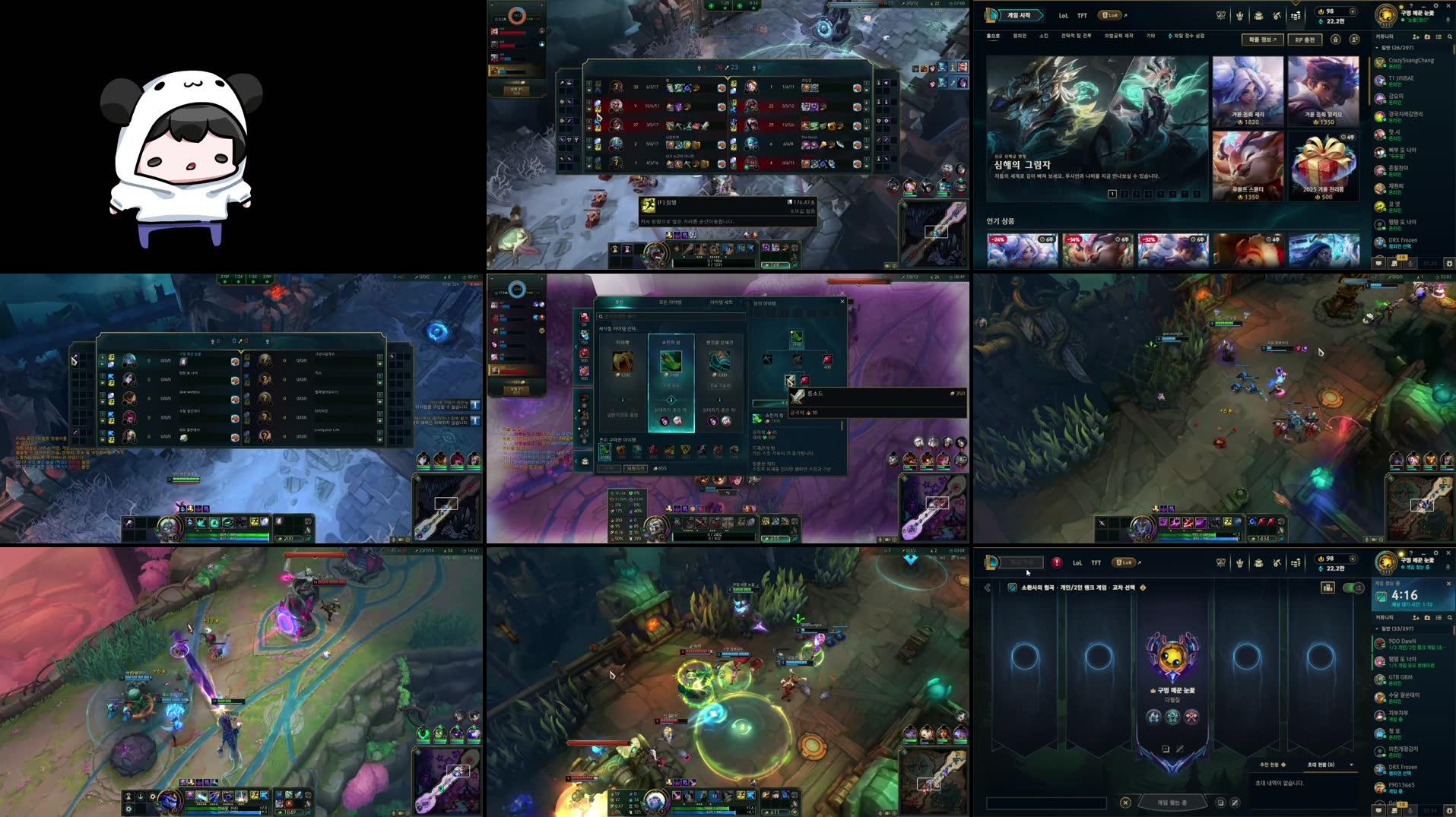Viewport: 1456px width, 817px height.
Task: Click the item search field in the shop
Action: point(669,316)
